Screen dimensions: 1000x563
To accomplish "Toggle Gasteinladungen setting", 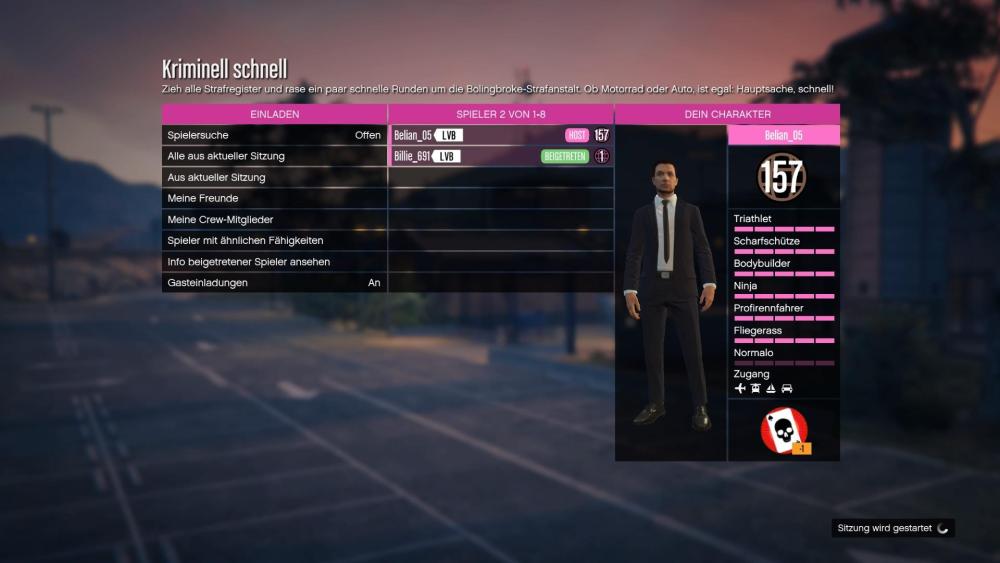I will click(274, 283).
